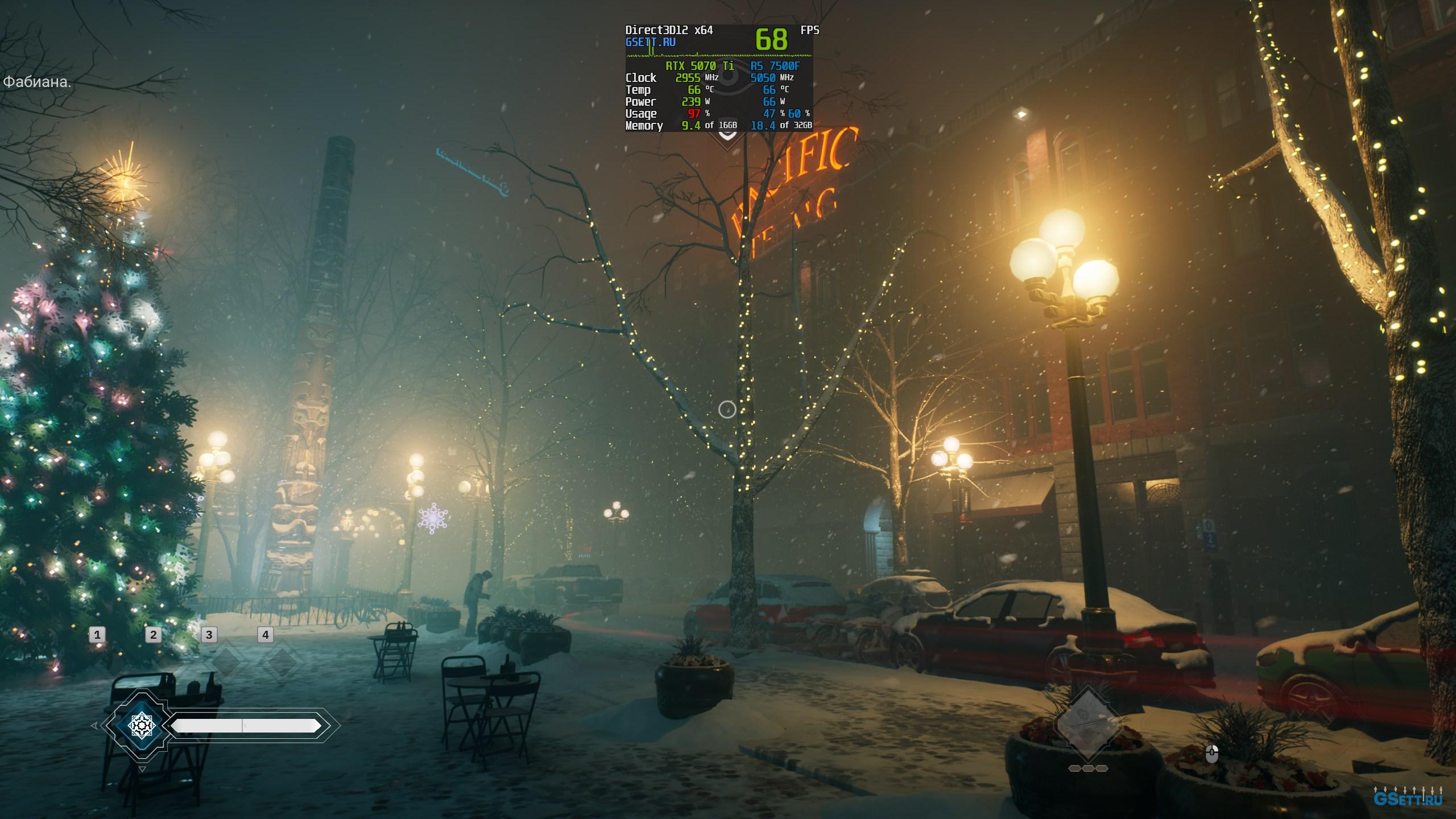Screen dimensions: 1456x819
Task: Click the blue GSETT.RU link in the stats overlay
Action: click(650, 42)
